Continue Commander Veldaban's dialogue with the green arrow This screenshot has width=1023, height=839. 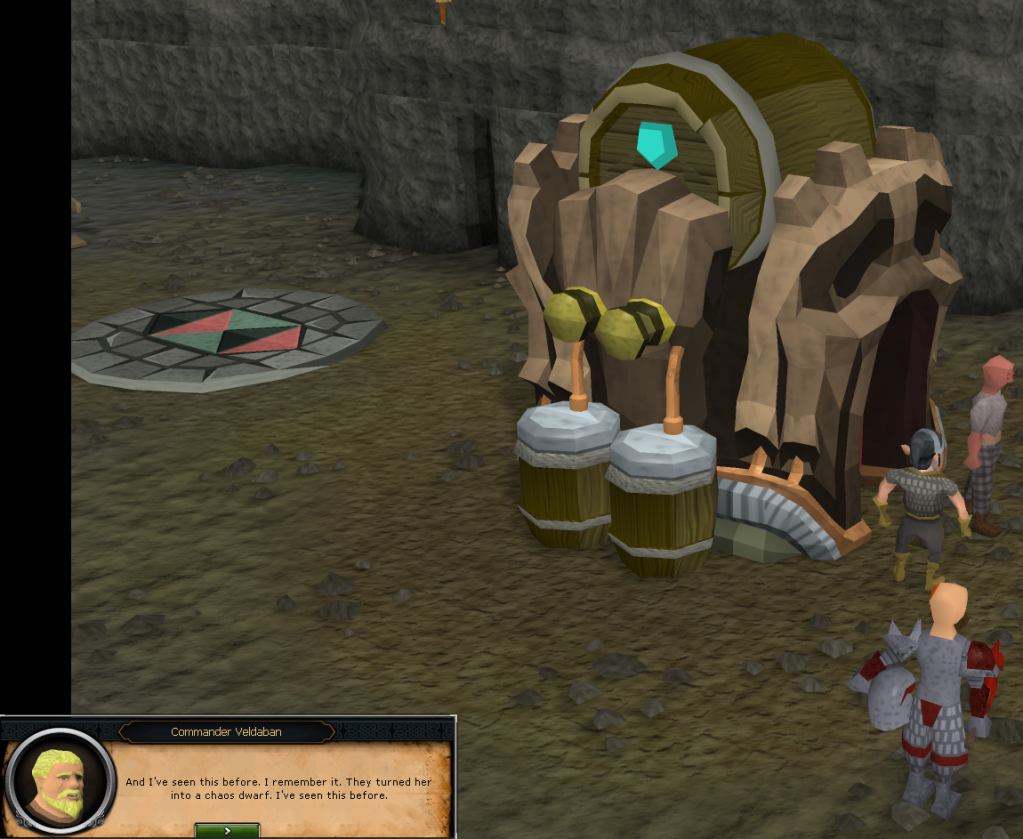(227, 830)
